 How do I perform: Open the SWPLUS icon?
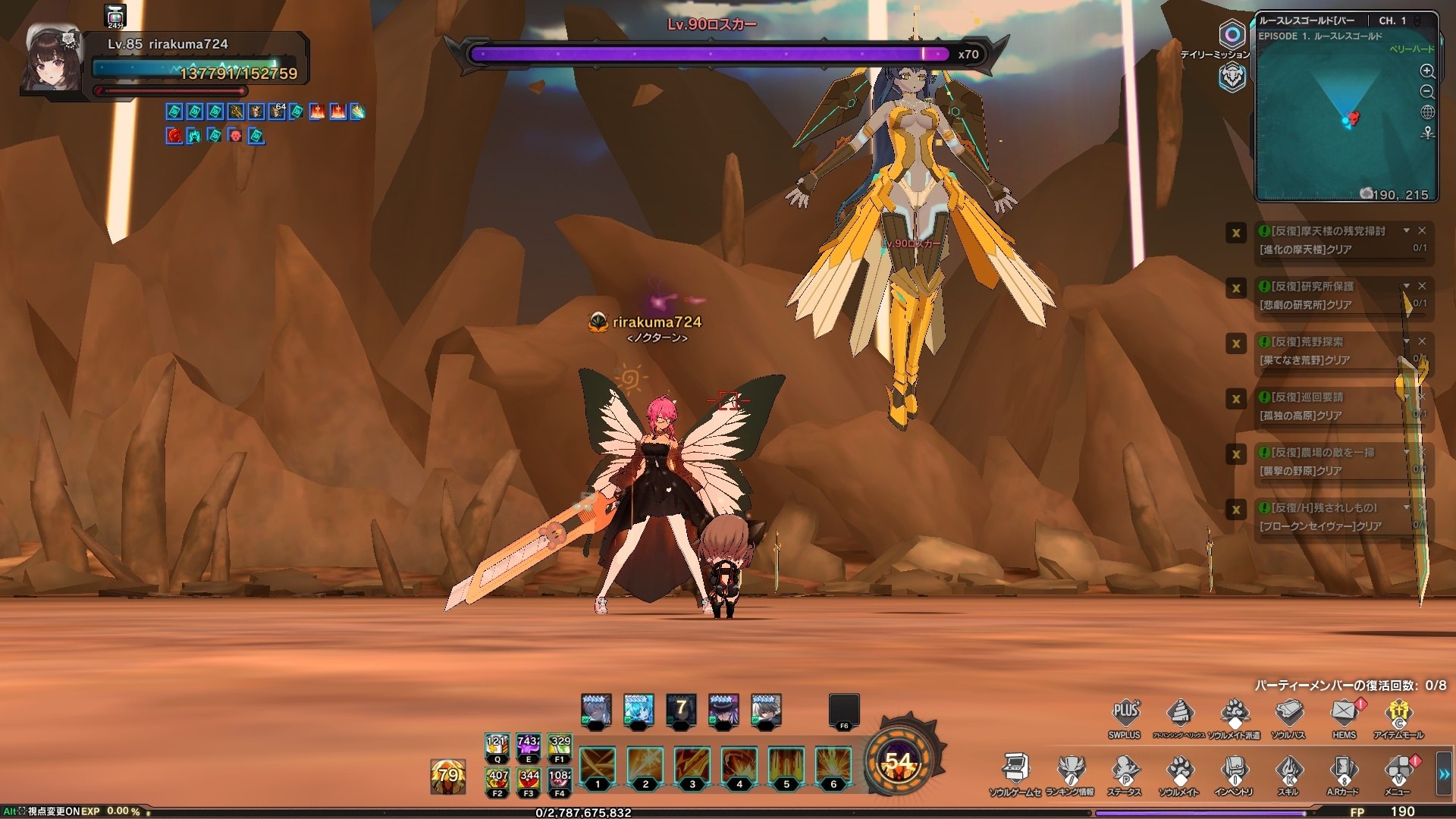click(x=1125, y=713)
